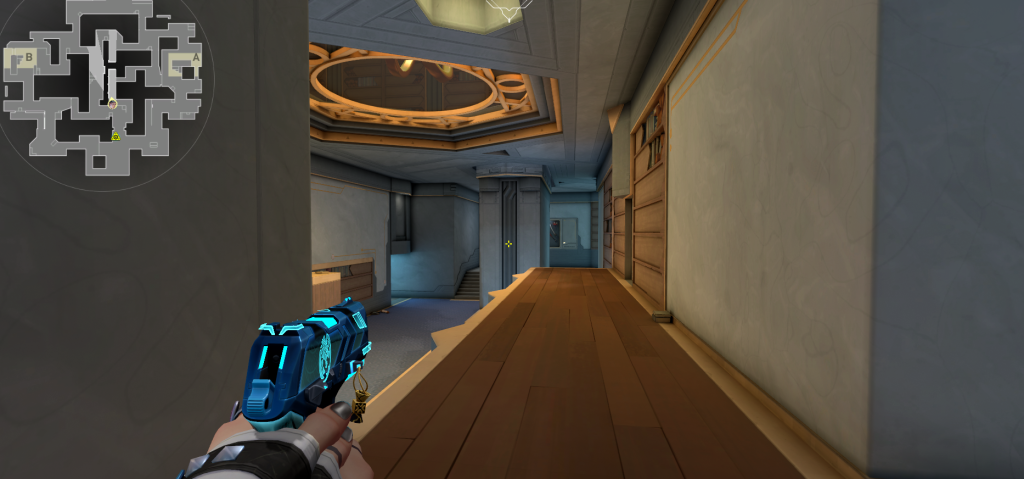Click the yellow spike icon on the minimap
Viewport: 1024px width, 479px height.
[116, 135]
